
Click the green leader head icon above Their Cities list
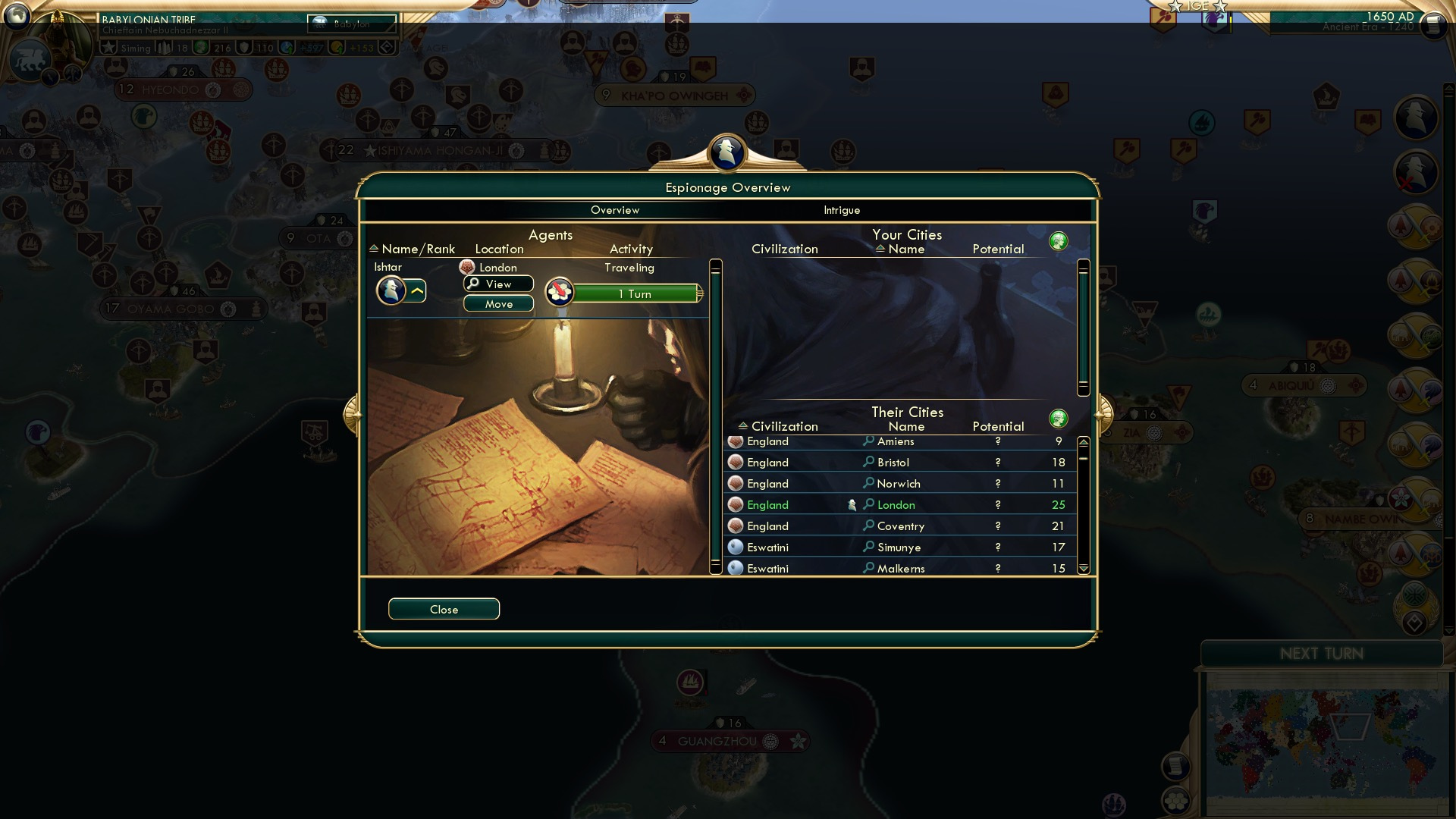[x=1059, y=418]
